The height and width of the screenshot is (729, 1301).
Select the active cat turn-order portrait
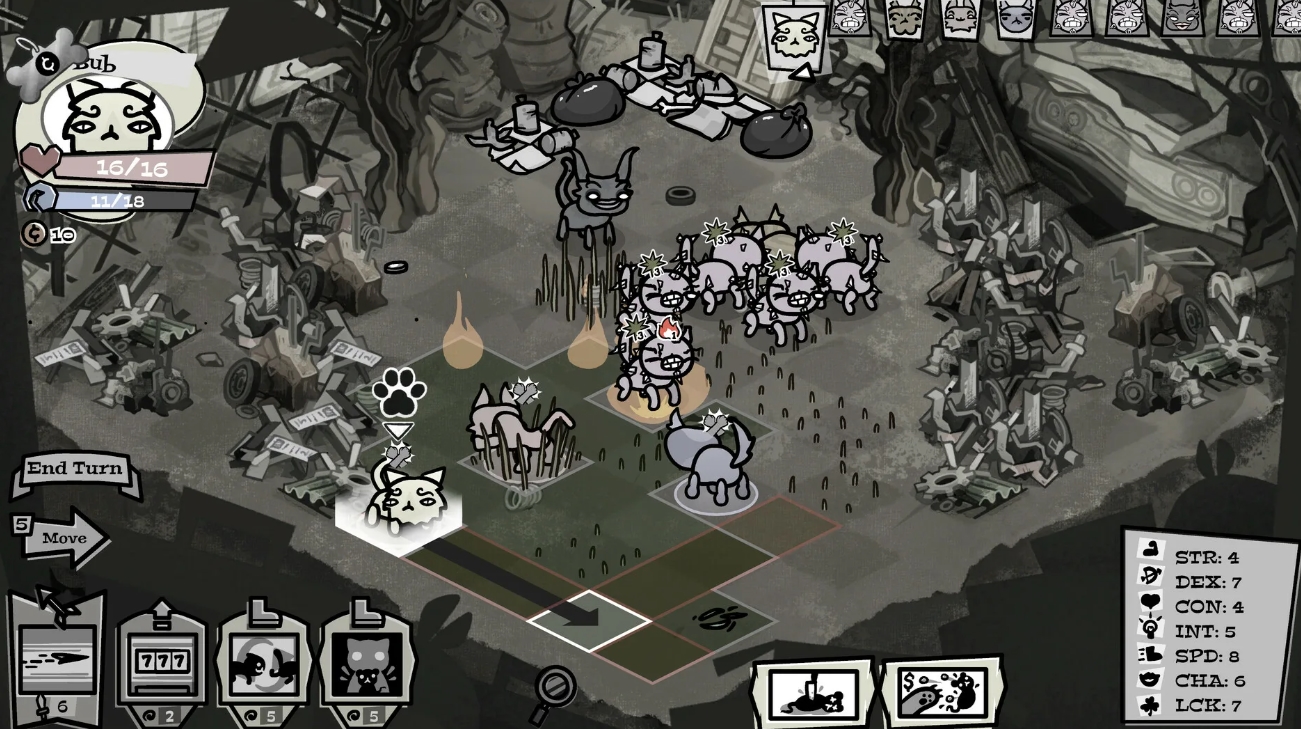pos(795,35)
